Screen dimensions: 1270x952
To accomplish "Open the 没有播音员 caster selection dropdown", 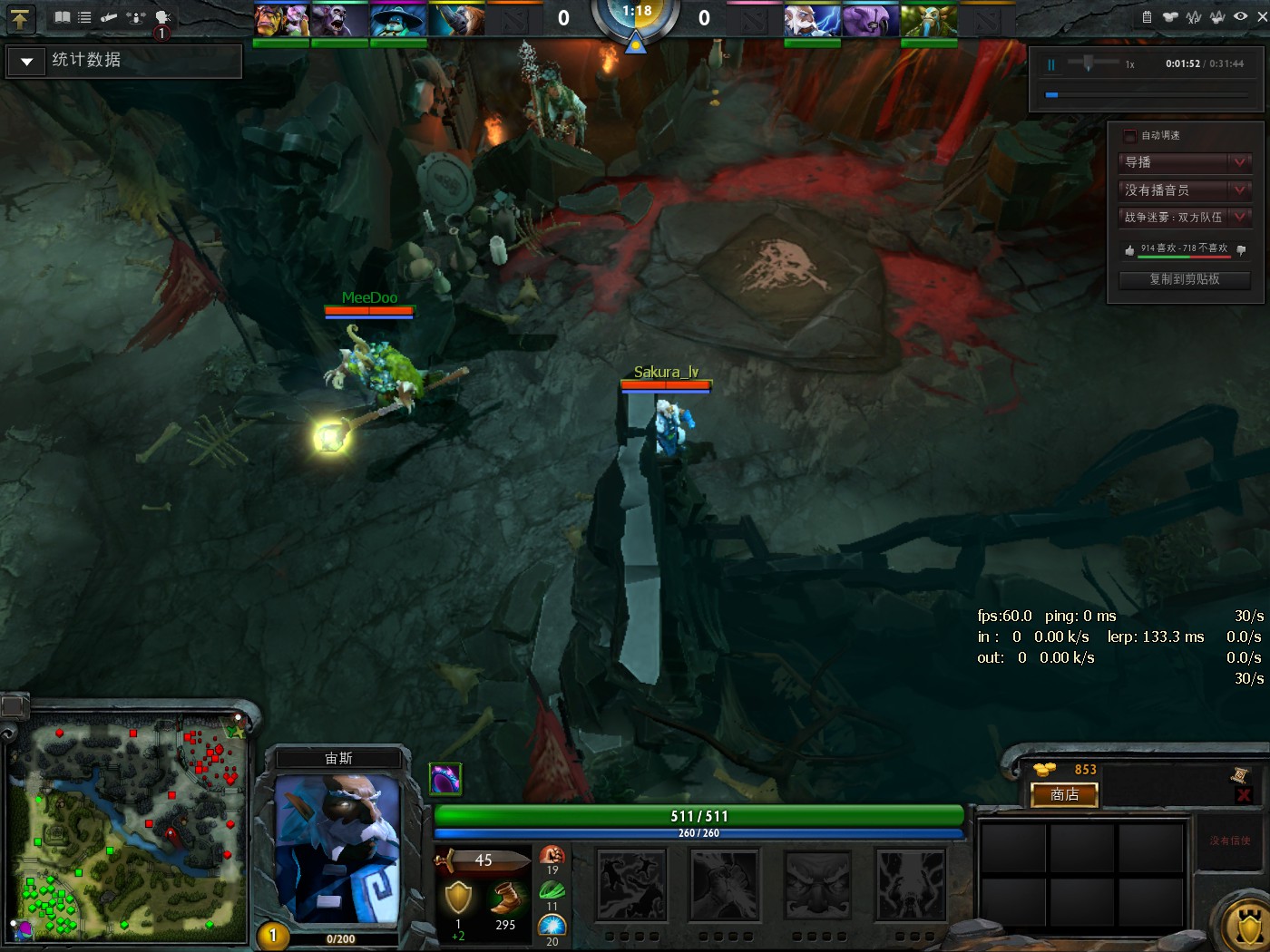I will 1185,190.
